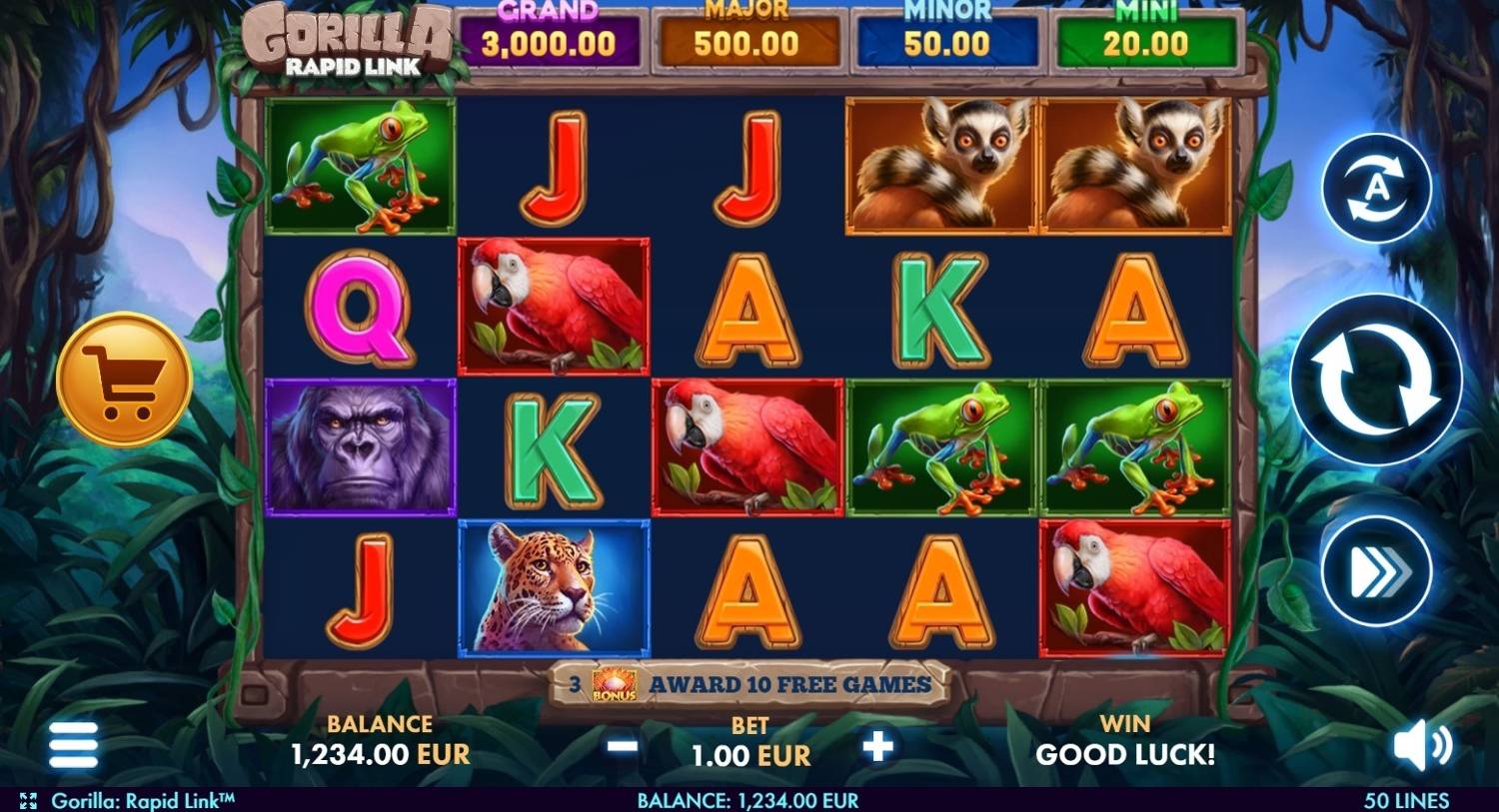The image size is (1499, 812).
Task: Start autoplay with the A icon
Action: (x=1377, y=190)
